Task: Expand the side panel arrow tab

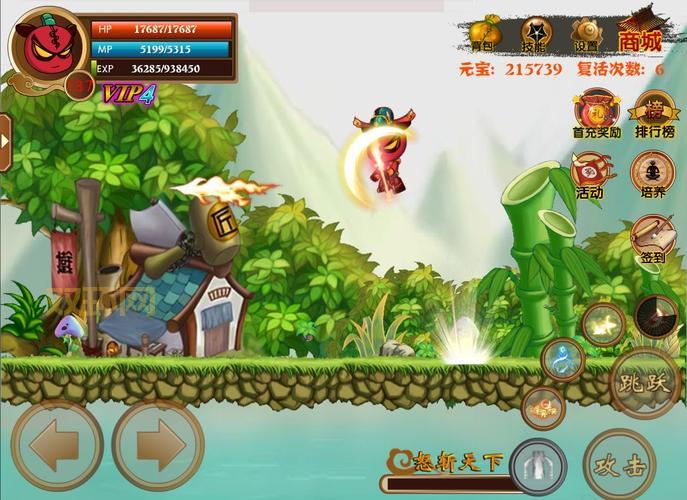Action: pyautogui.click(x=5, y=139)
